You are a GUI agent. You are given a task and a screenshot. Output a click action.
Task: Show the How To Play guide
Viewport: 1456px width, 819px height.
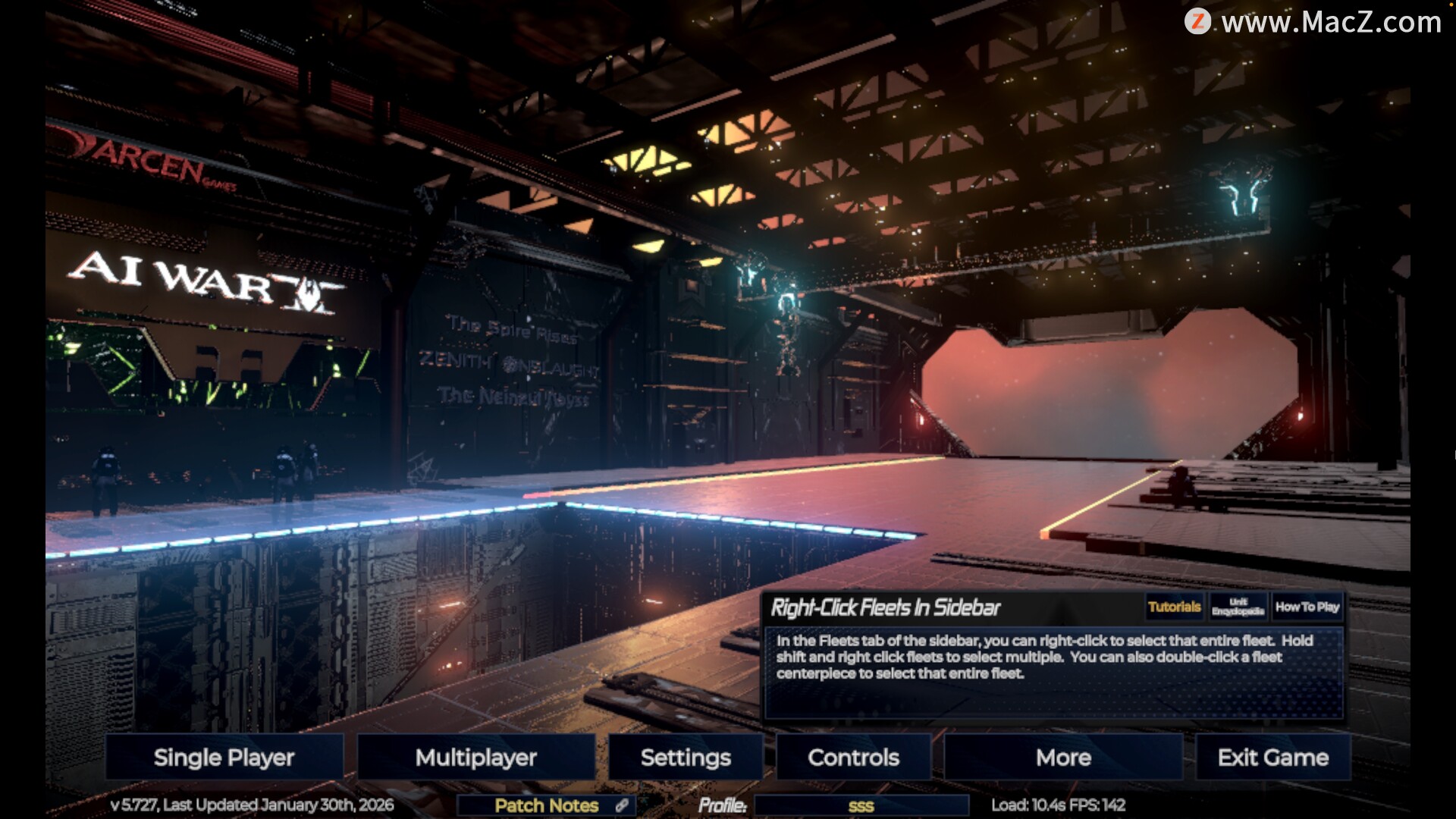tap(1307, 607)
